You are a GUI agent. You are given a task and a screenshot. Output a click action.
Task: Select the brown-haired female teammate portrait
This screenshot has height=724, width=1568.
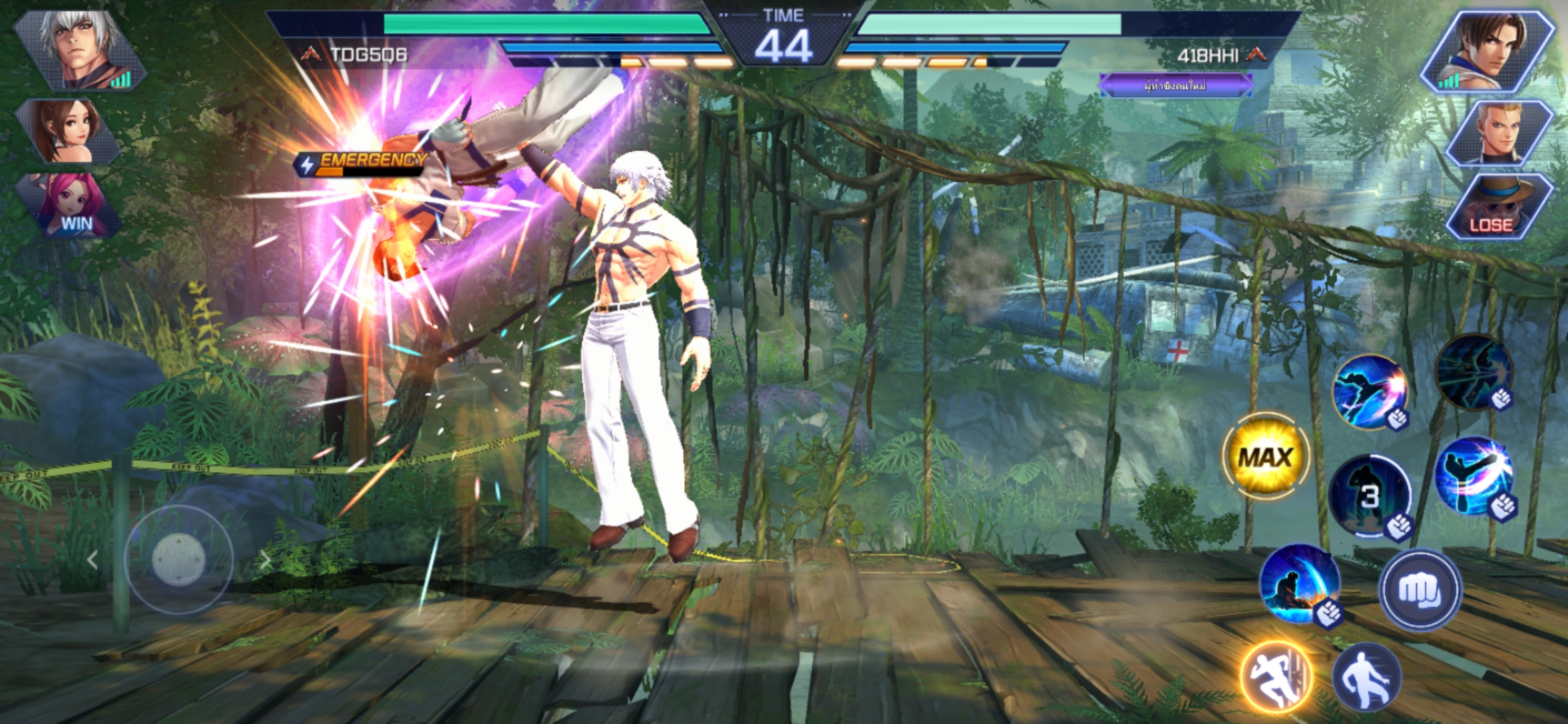pos(69,131)
